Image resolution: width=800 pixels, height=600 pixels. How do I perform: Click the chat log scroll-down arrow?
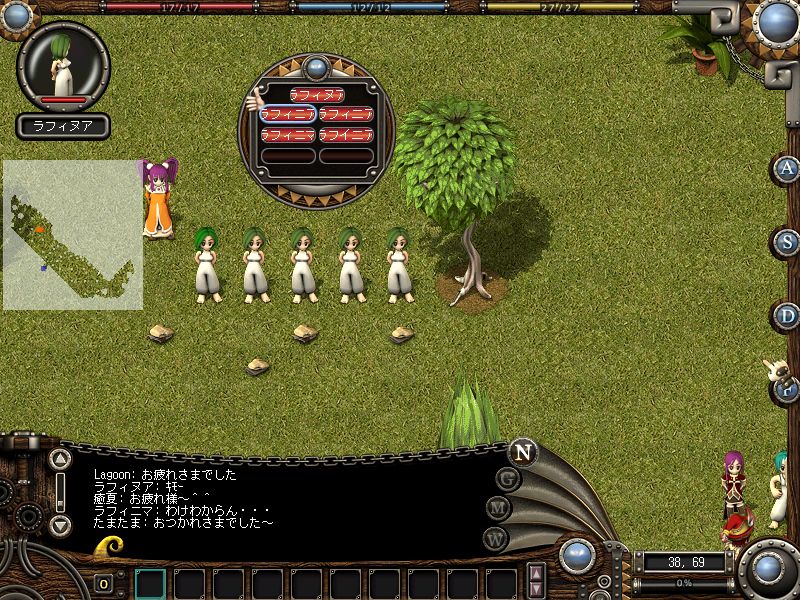pos(61,524)
